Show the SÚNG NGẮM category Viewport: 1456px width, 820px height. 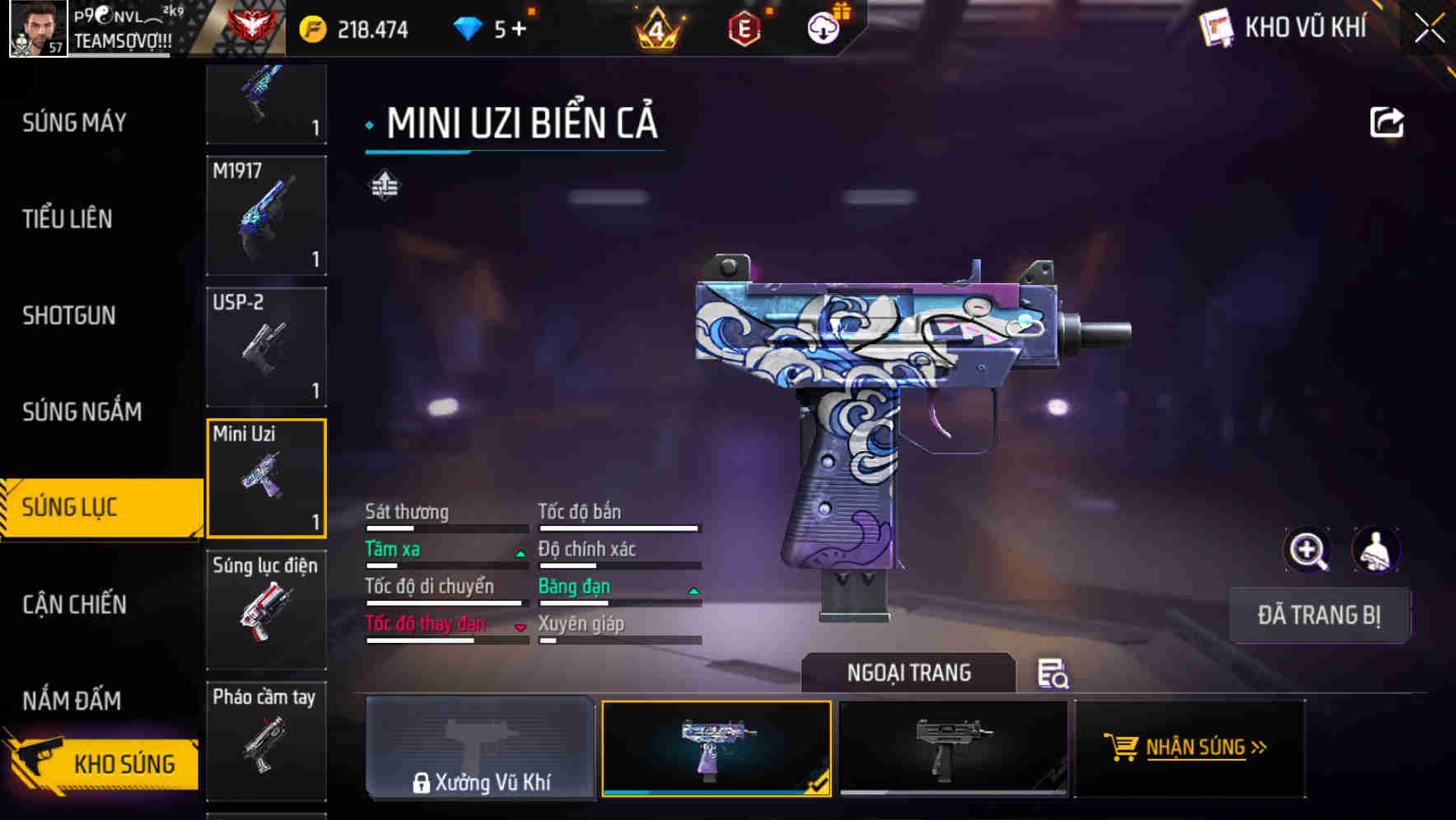[82, 412]
